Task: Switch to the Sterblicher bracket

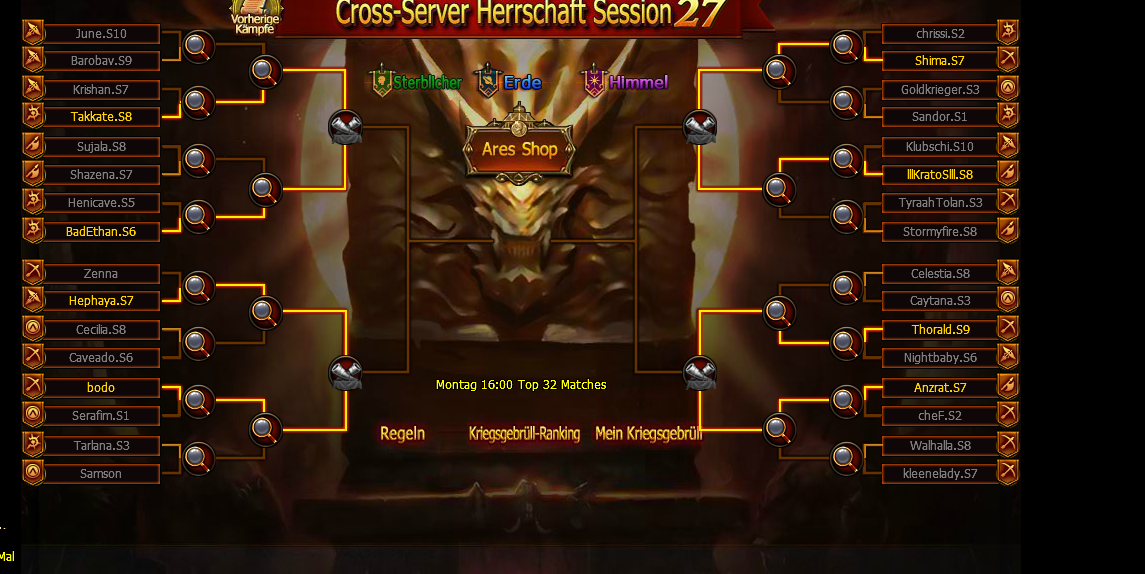Action: tap(417, 82)
